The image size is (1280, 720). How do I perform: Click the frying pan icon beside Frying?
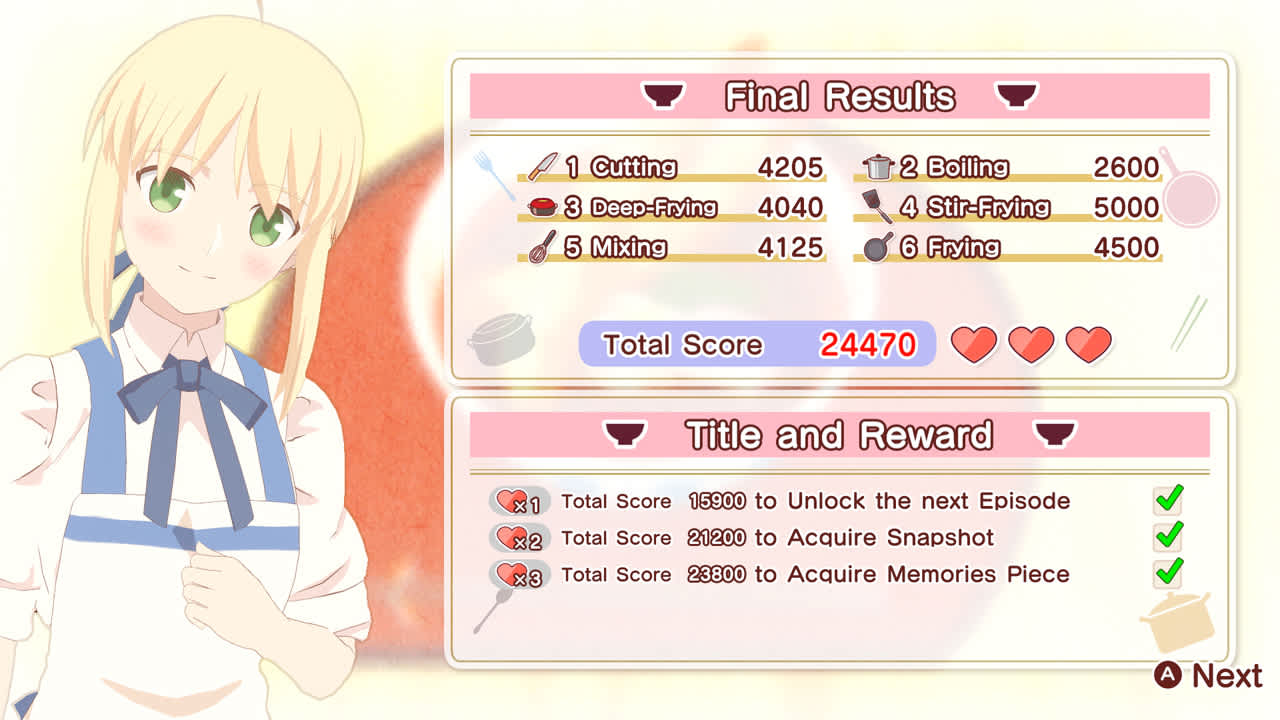880,245
